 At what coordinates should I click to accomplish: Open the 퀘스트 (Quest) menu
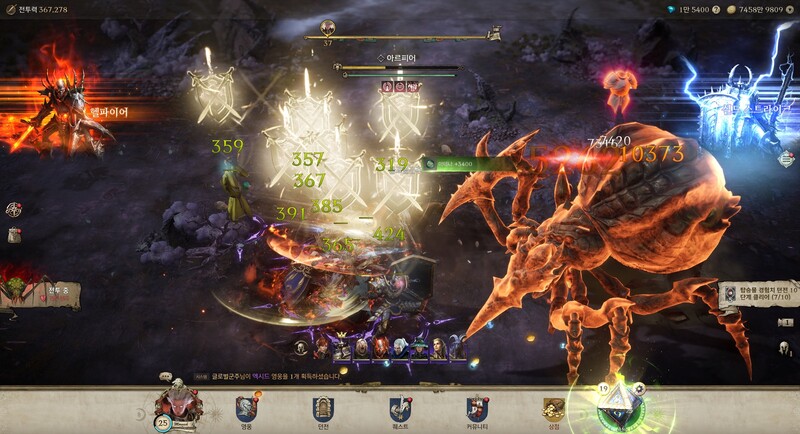[400, 408]
